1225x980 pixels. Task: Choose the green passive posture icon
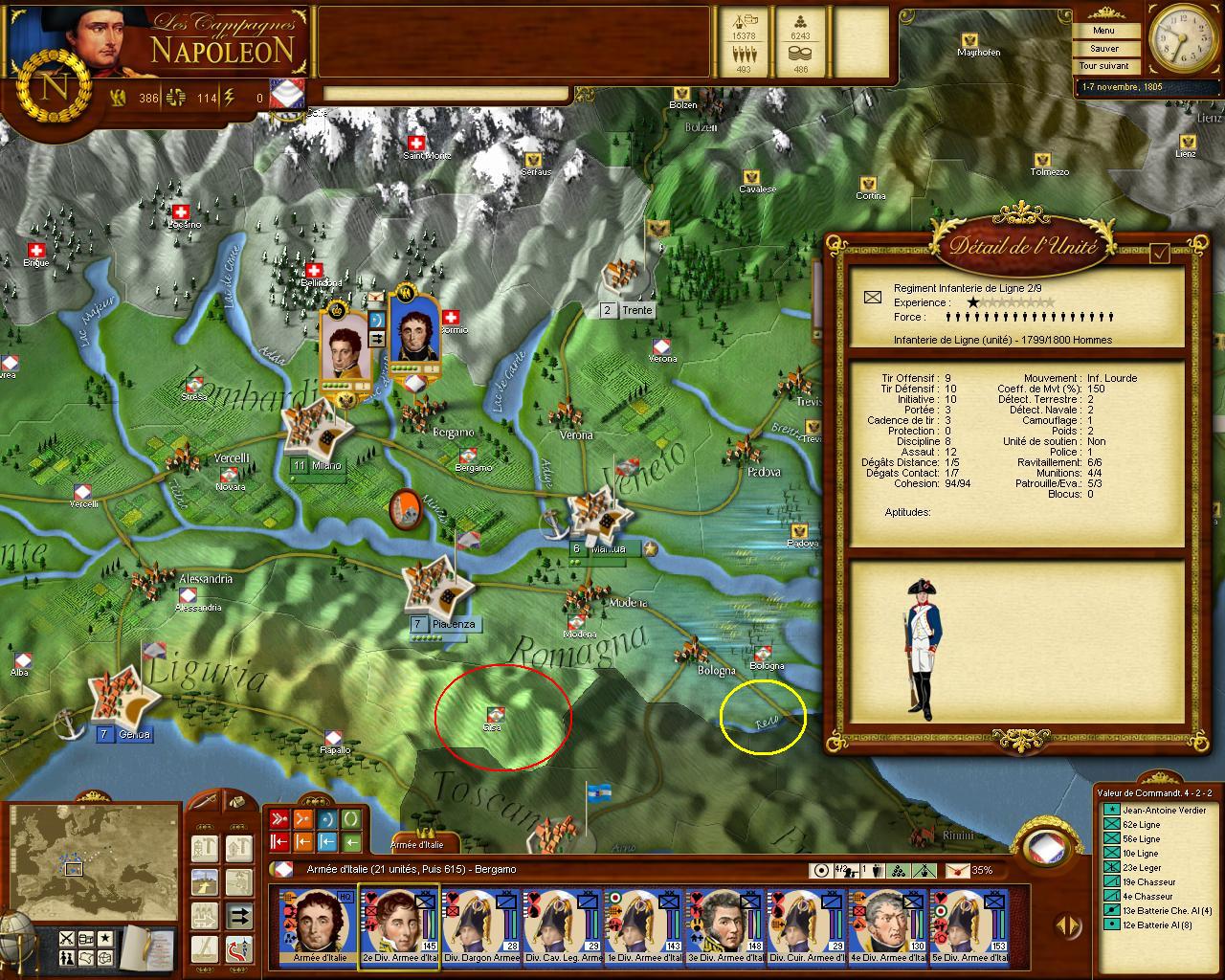point(351,818)
